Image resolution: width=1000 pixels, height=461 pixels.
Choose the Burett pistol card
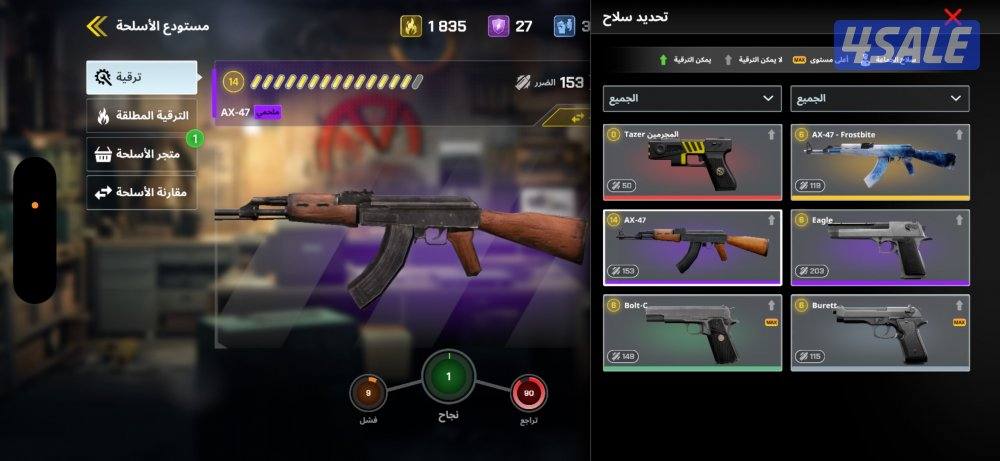pos(879,332)
